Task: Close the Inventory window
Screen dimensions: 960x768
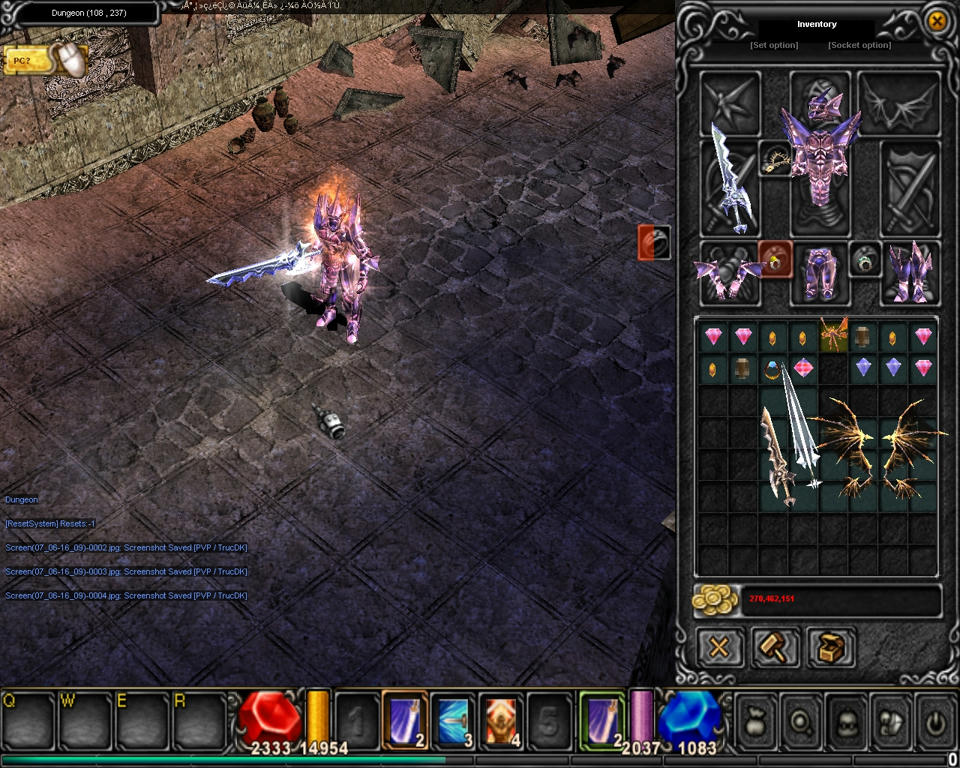Action: pyautogui.click(x=937, y=21)
